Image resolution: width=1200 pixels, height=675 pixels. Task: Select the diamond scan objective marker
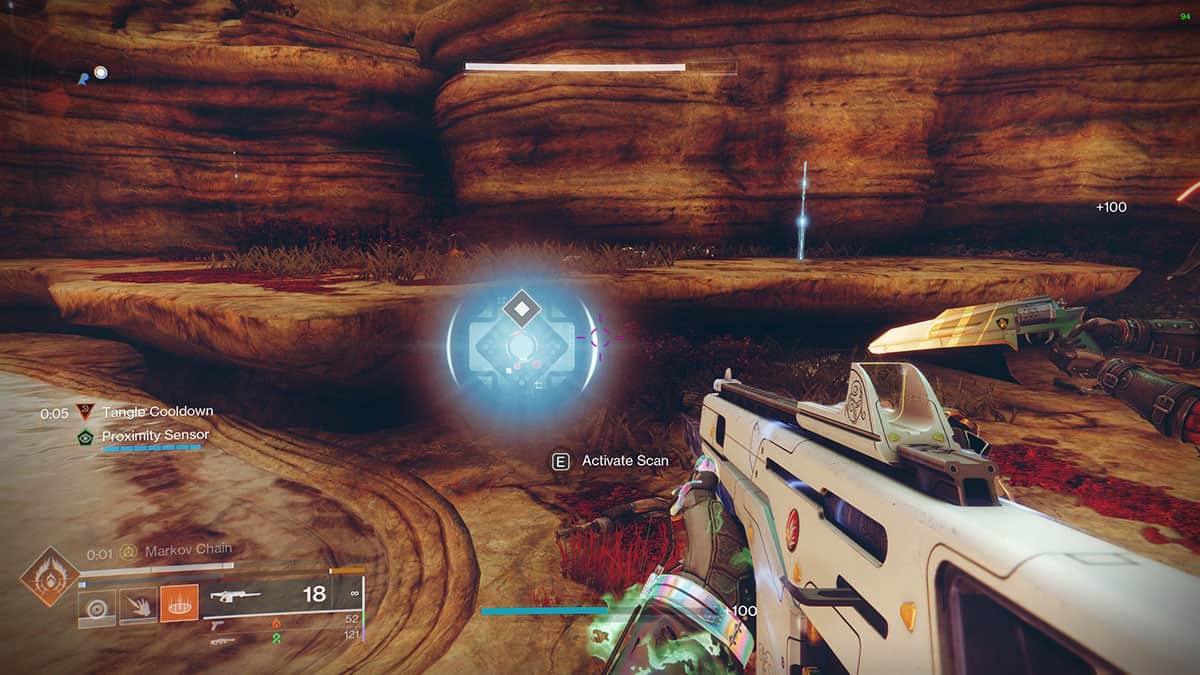[520, 308]
